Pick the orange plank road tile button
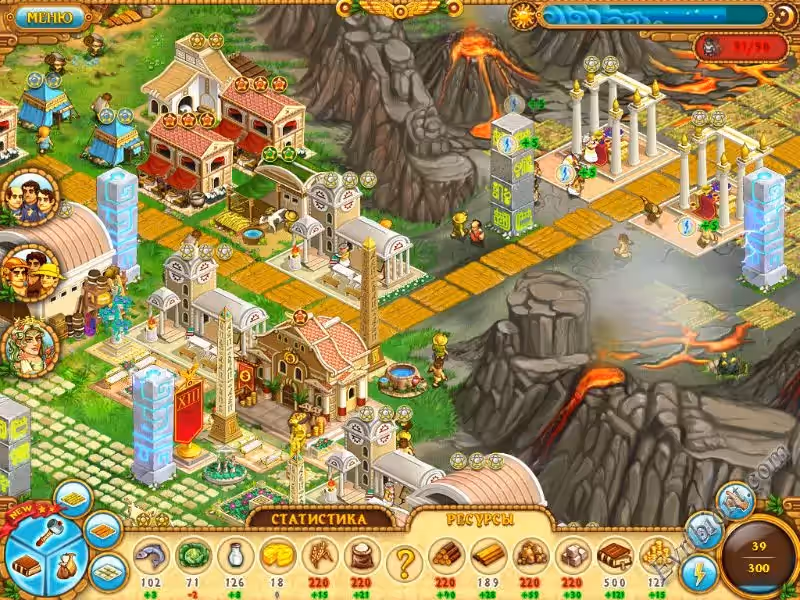Screen dimensions: 800x600 tap(102, 530)
